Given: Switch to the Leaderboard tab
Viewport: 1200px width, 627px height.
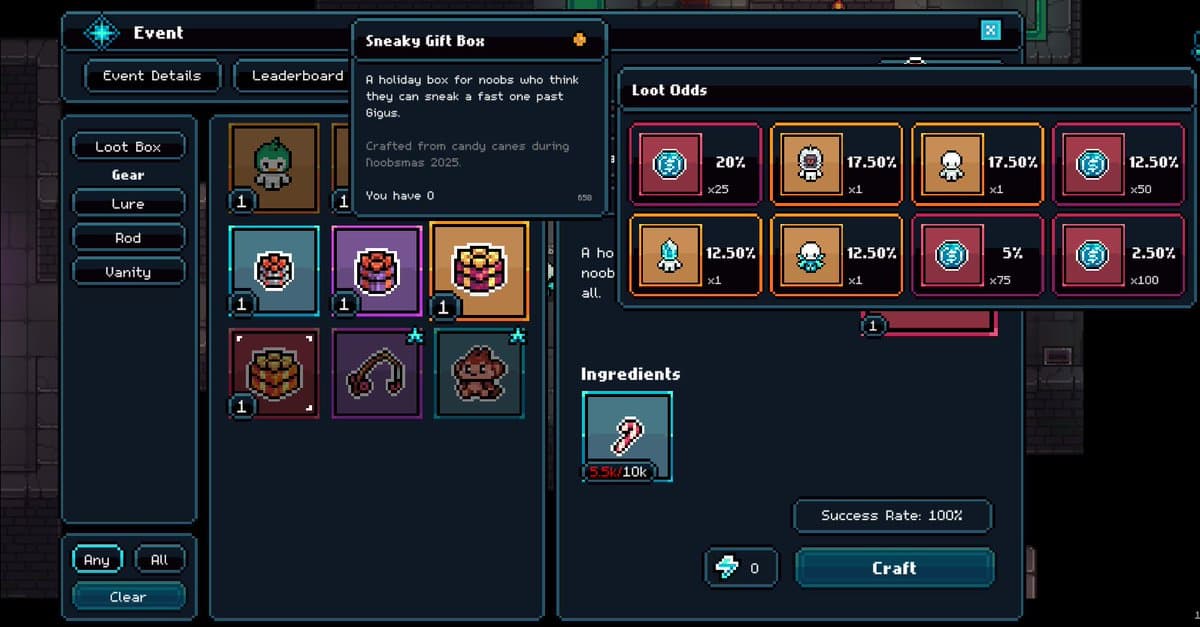Looking at the screenshot, I should [x=297, y=75].
